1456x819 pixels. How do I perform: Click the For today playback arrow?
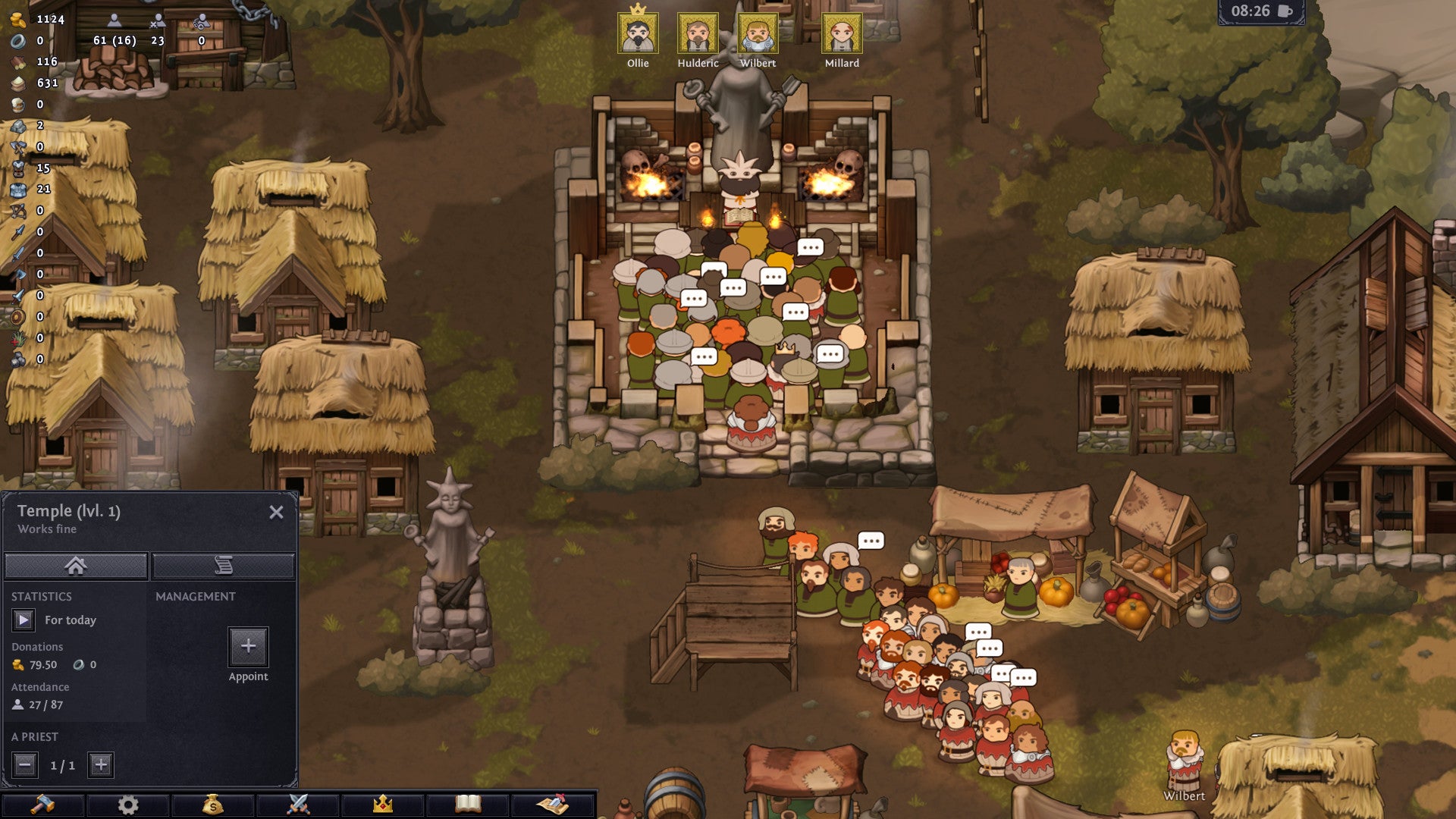point(23,620)
